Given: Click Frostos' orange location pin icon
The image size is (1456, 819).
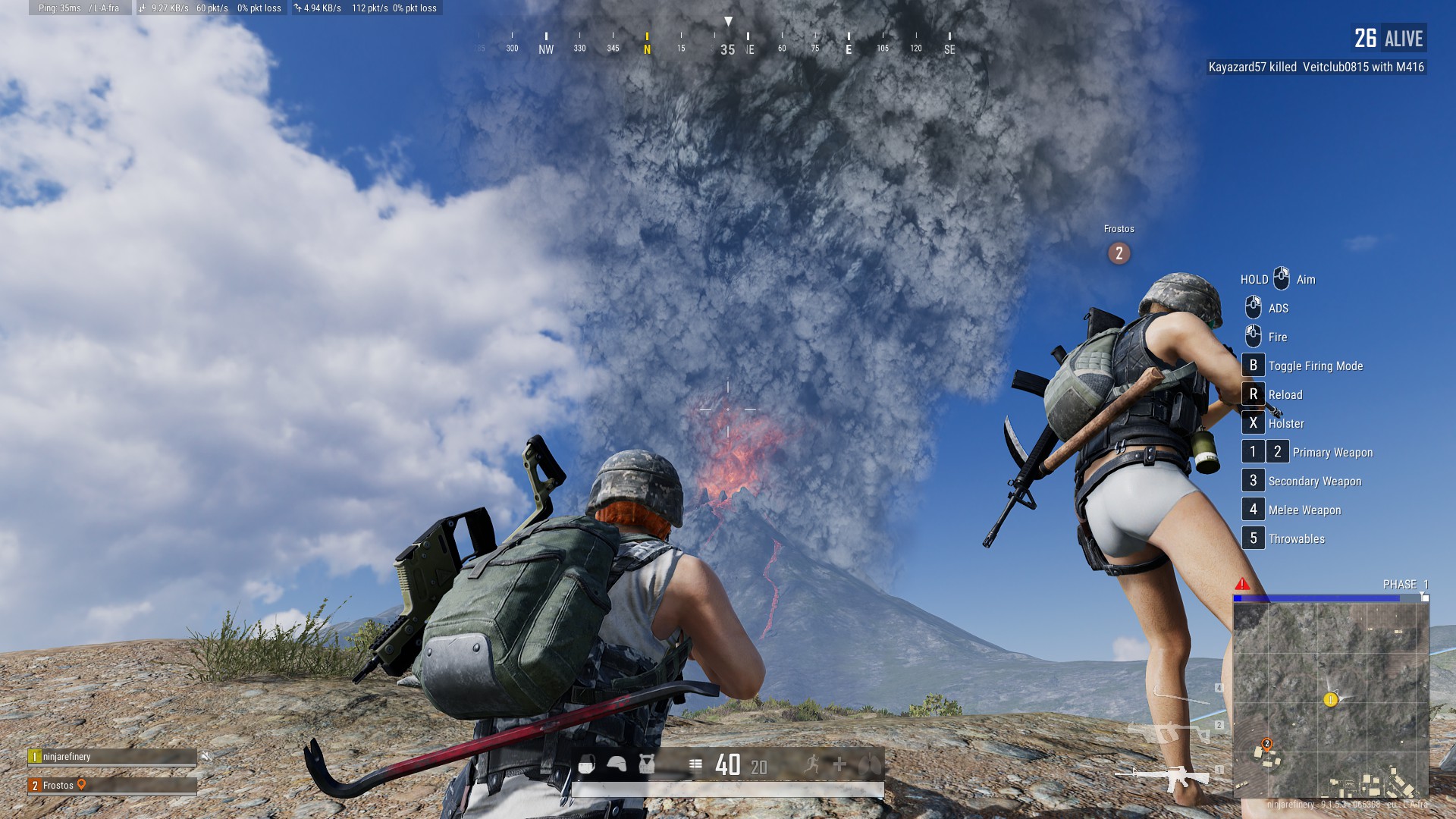Looking at the screenshot, I should point(82,785).
